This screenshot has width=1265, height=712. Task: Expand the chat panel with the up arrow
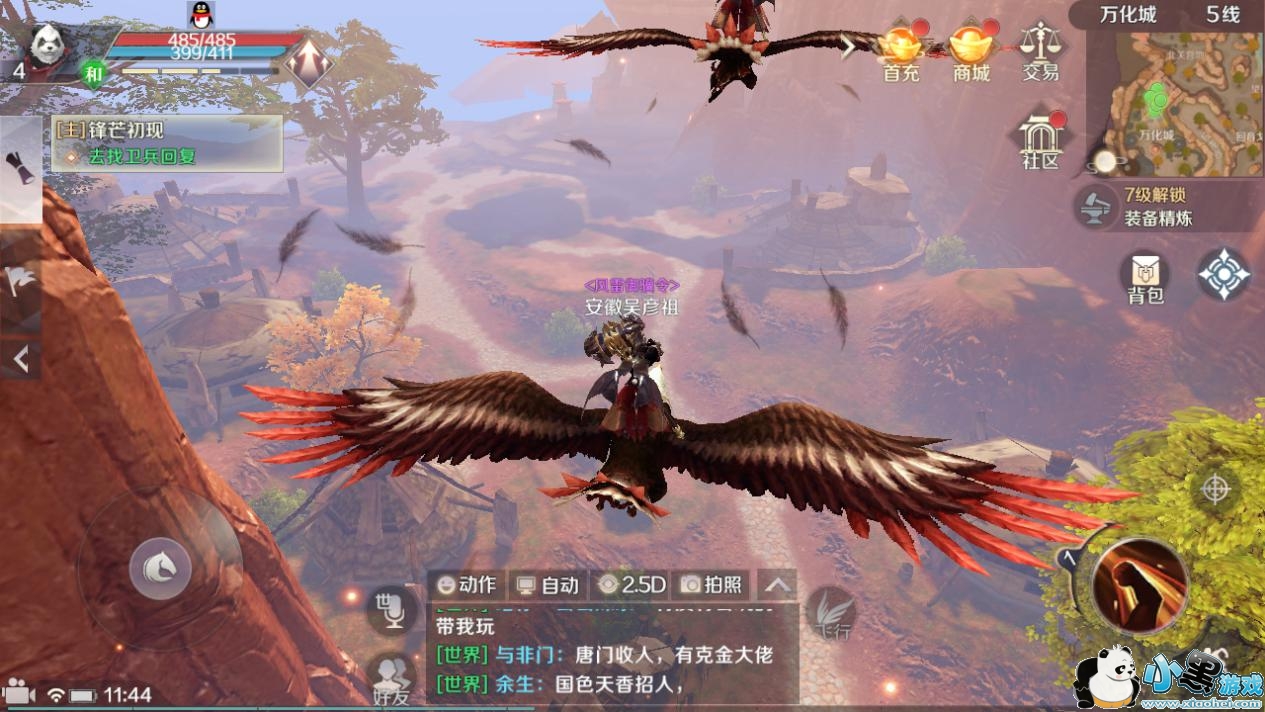coord(778,586)
